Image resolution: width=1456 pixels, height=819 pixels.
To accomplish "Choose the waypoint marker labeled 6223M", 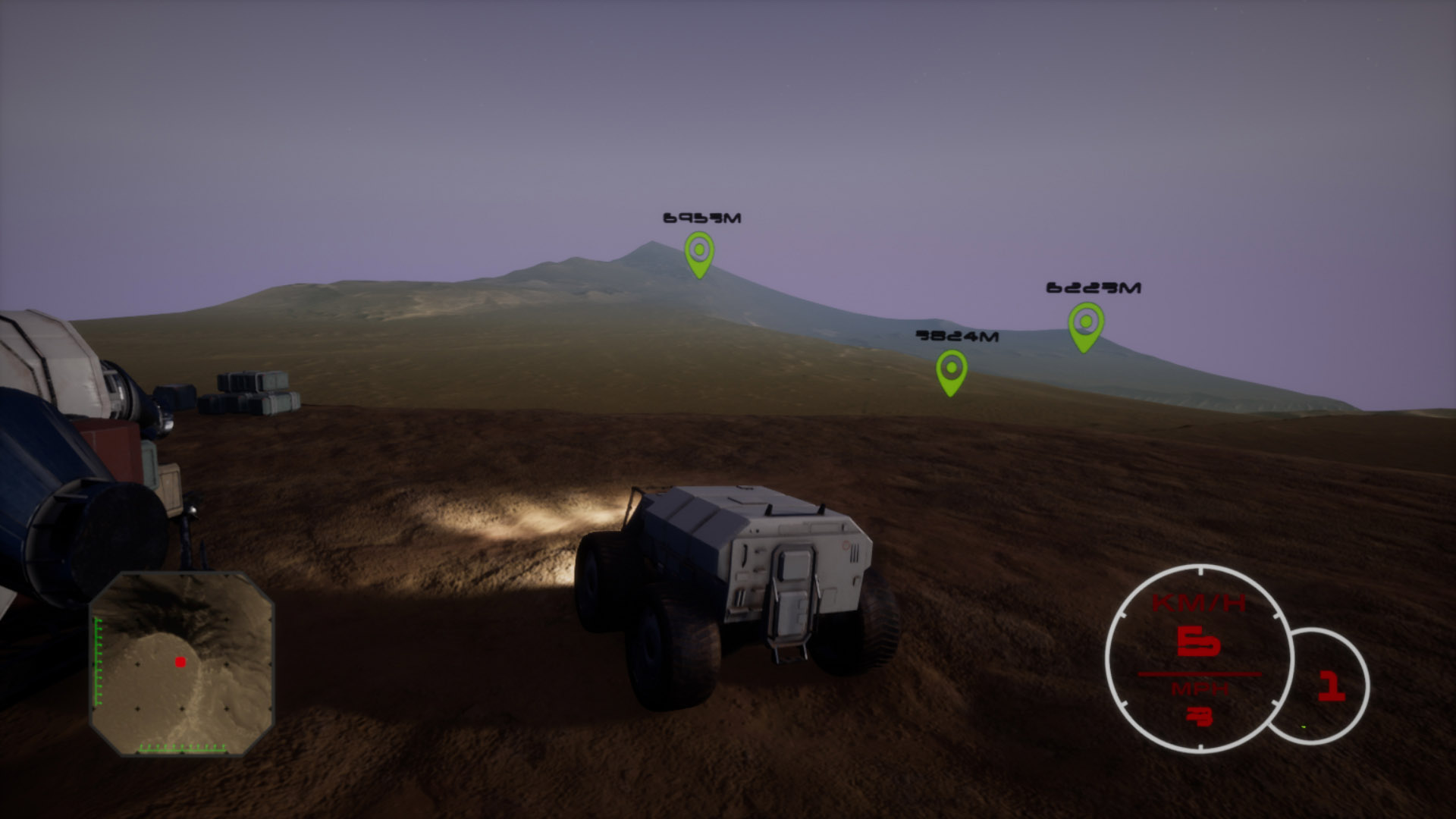I will click(x=1085, y=325).
